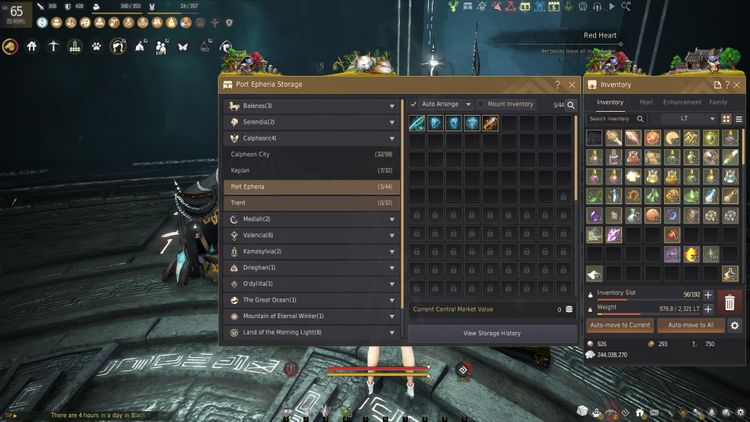Click Auto-move to Current button
Image resolution: width=750 pixels, height=422 pixels.
620,325
